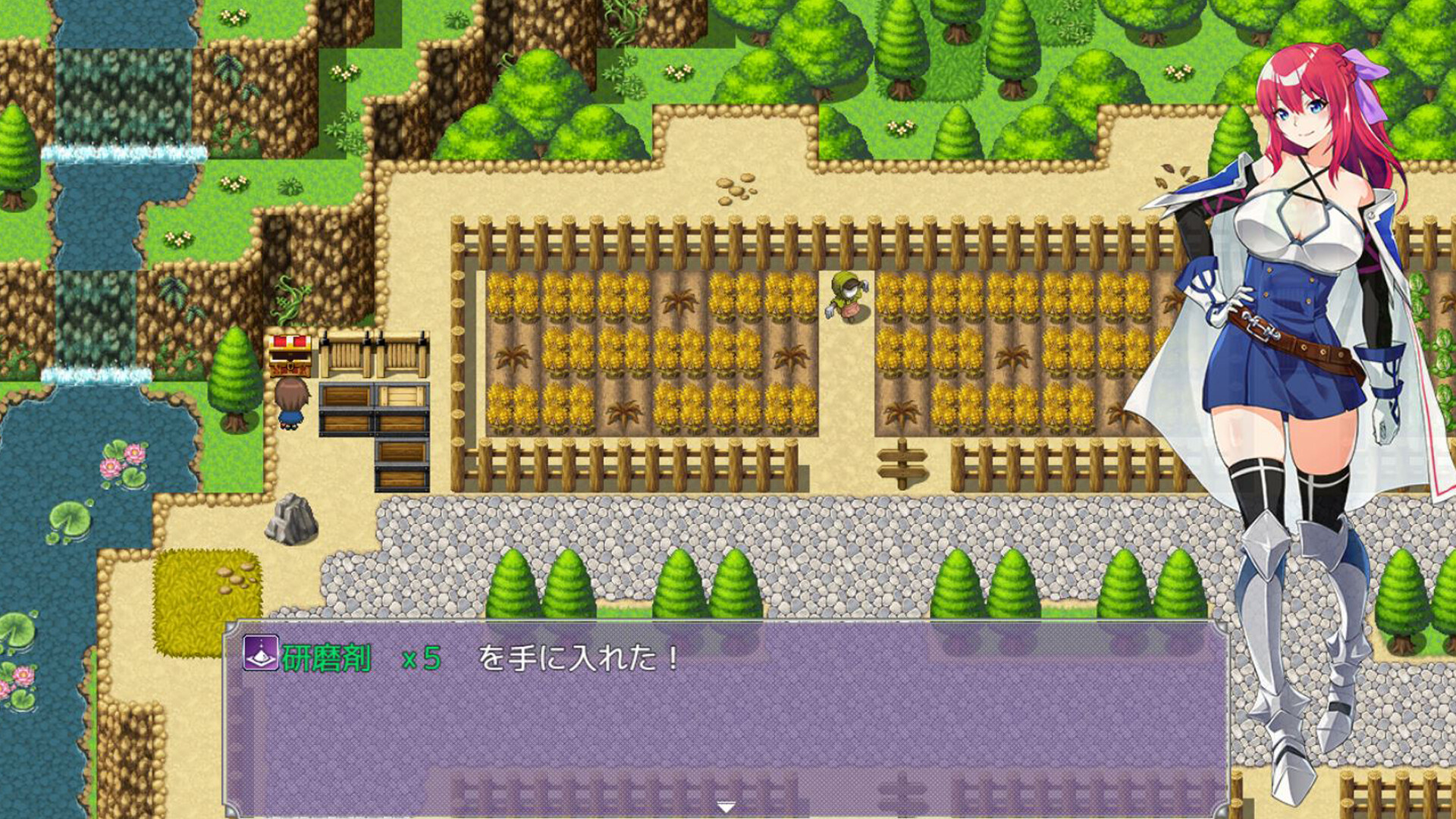Advance dialogue with the white continue arrow
The height and width of the screenshot is (819, 1456).
tap(726, 807)
